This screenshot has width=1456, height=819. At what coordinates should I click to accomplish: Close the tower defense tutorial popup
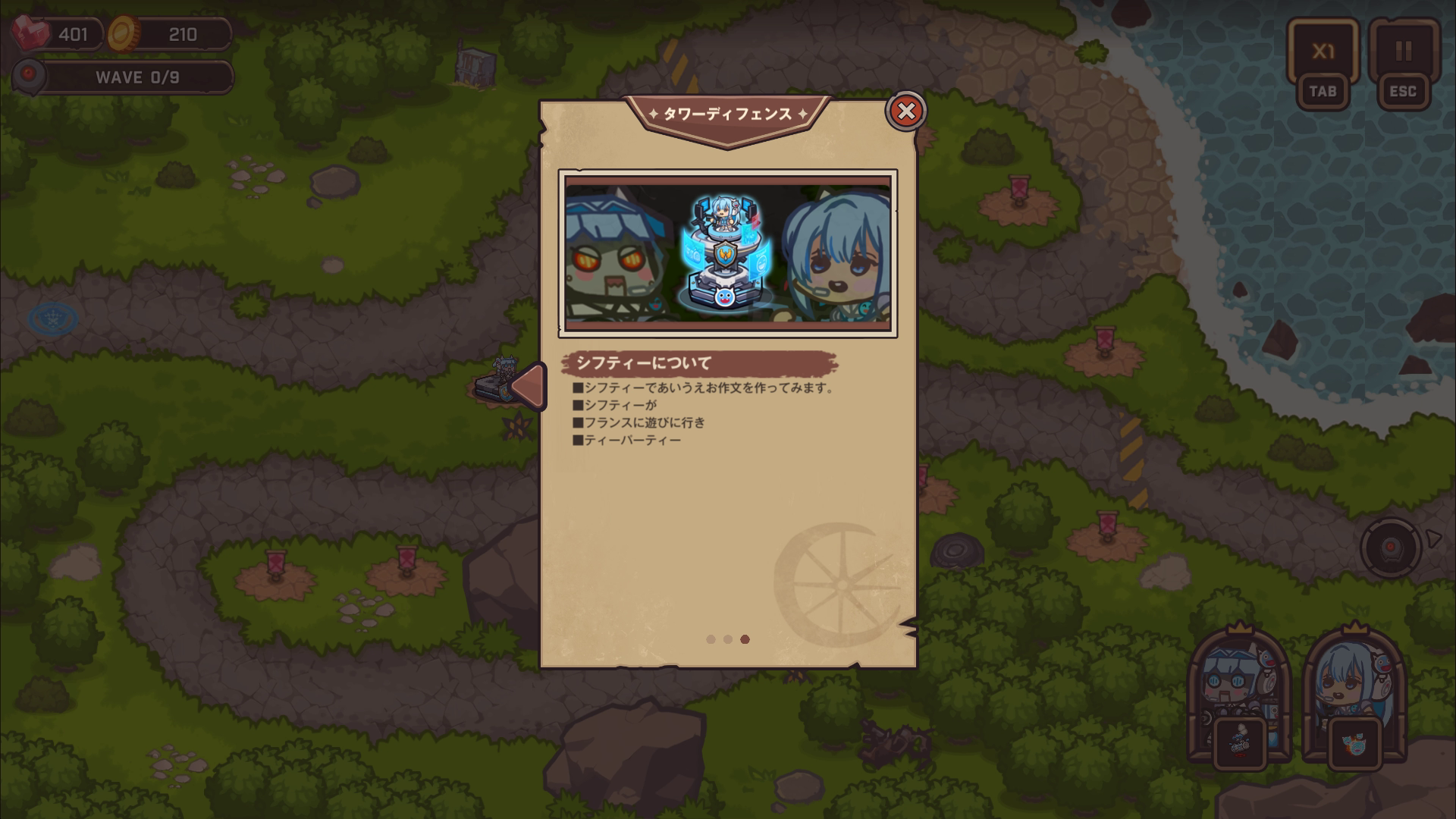click(x=905, y=111)
